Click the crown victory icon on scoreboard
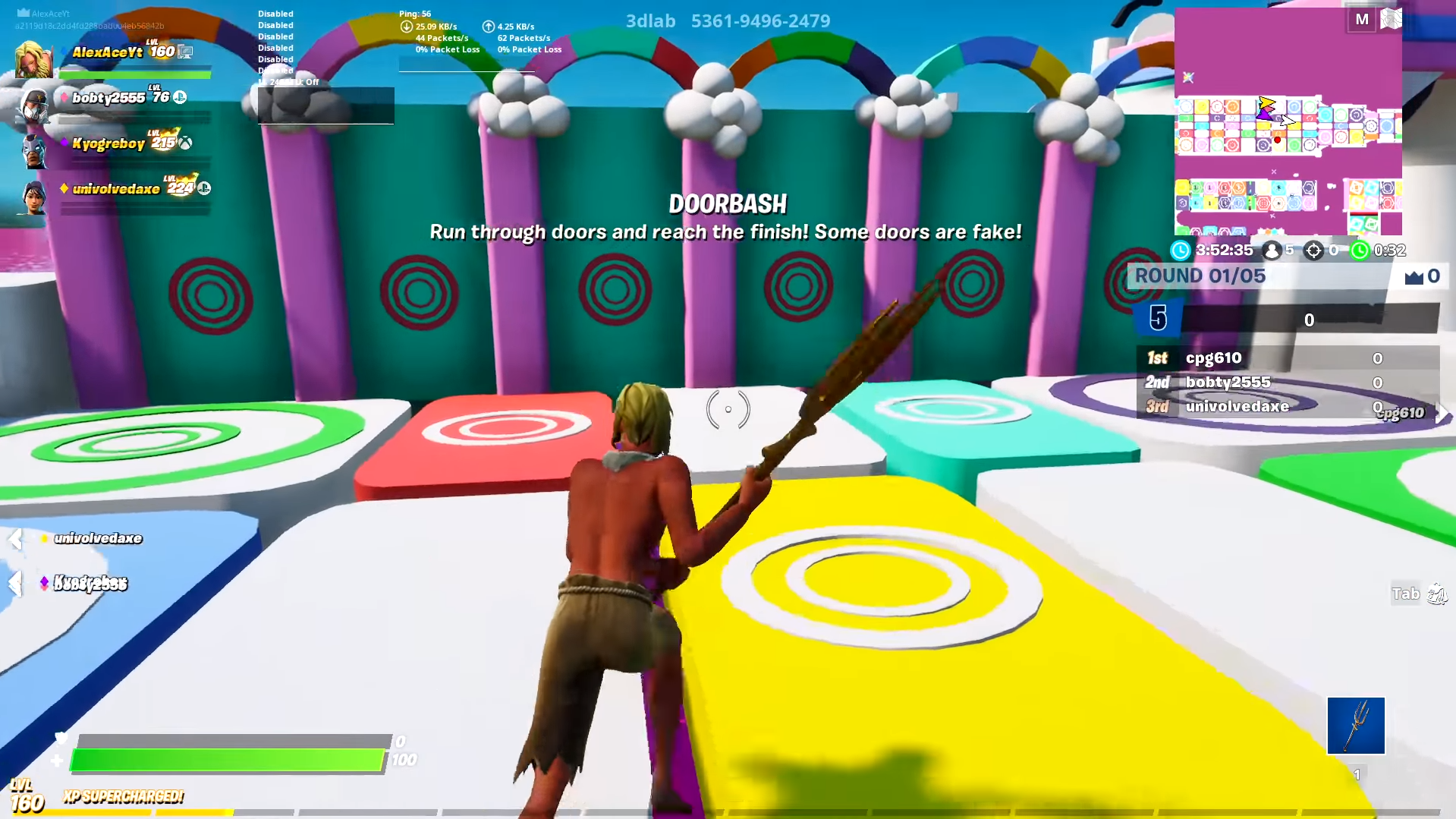 (1408, 276)
